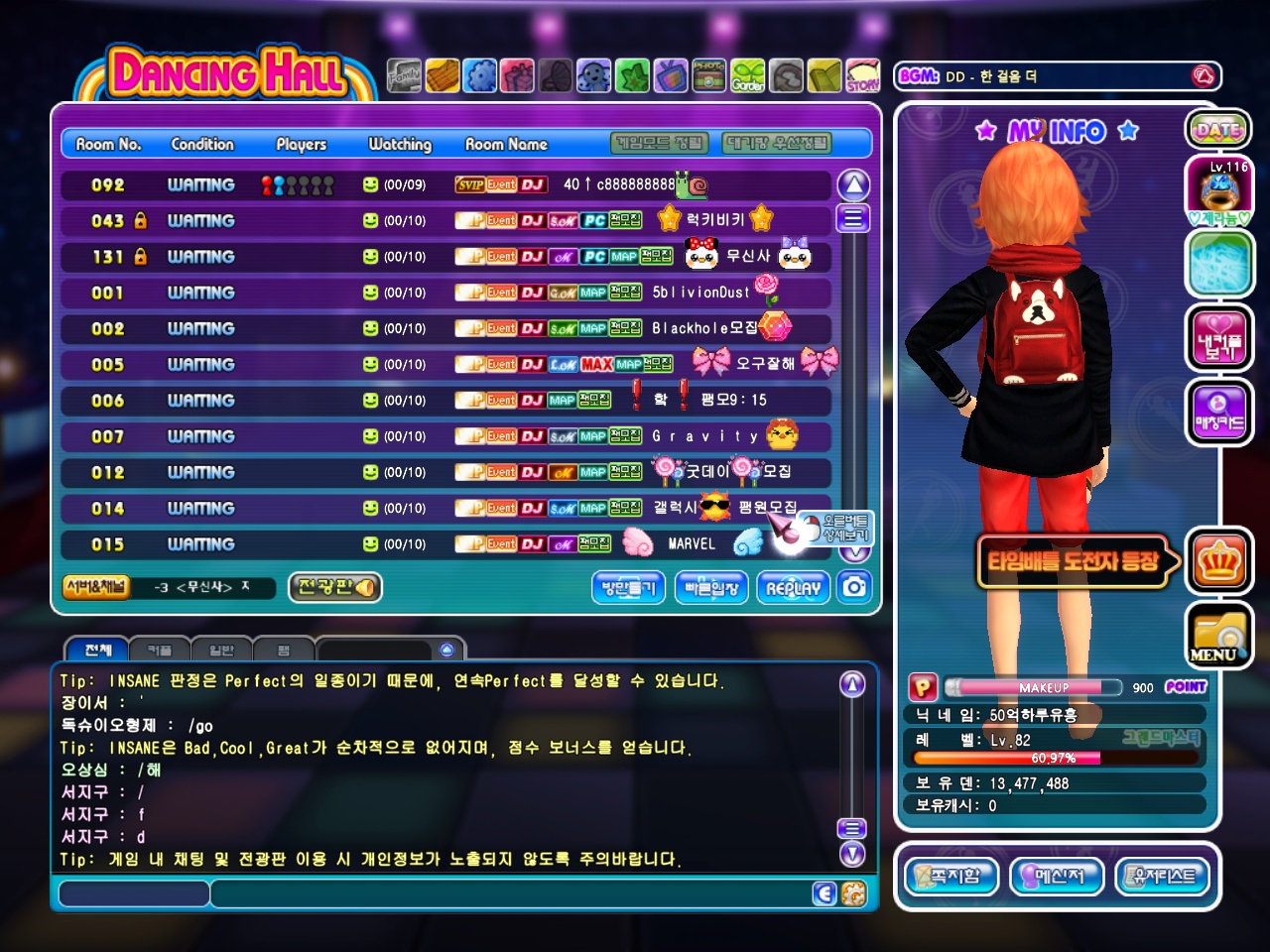
Task: Create a room with 방만들기
Action: click(629, 587)
